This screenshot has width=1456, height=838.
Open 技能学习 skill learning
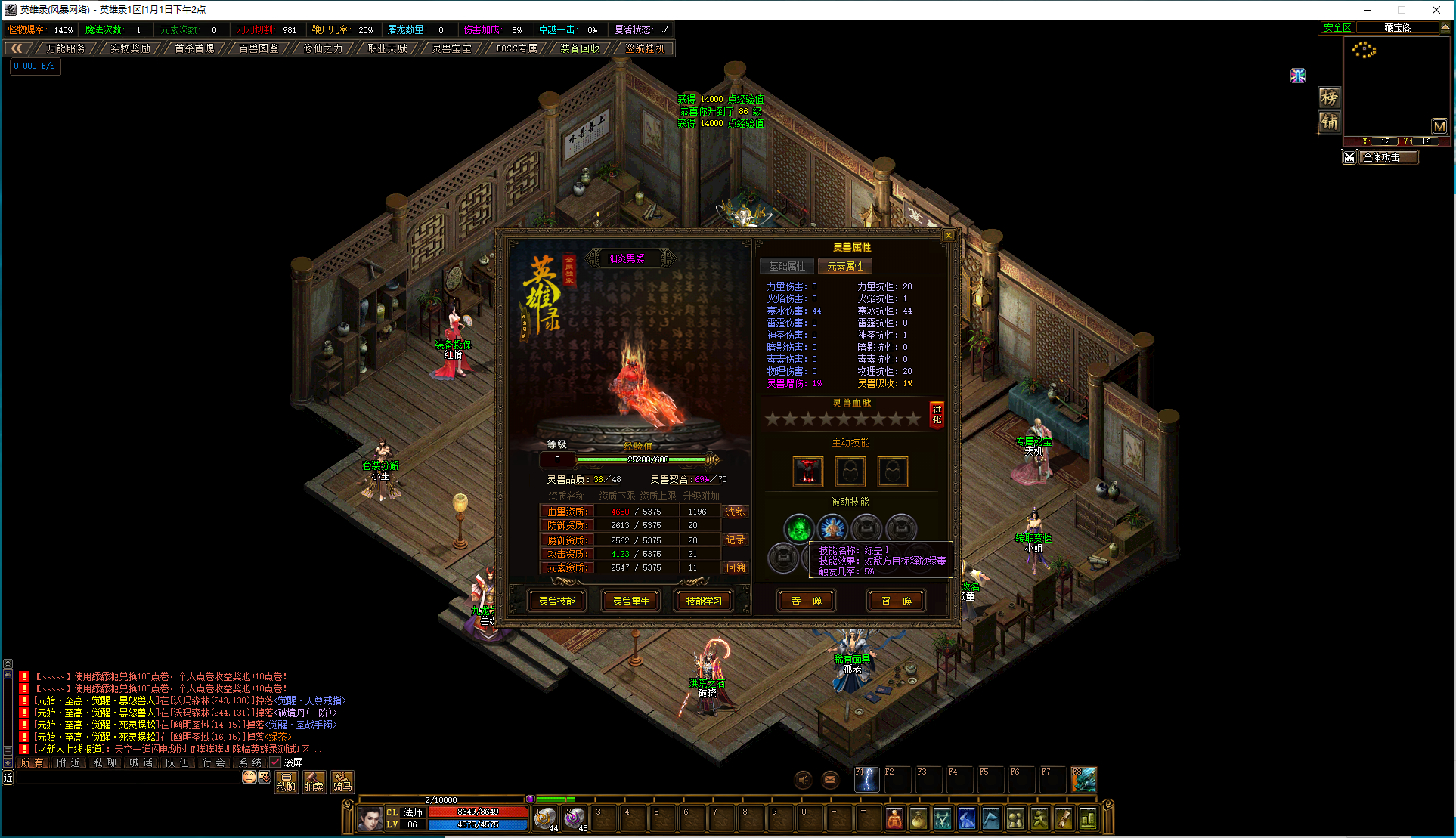pyautogui.click(x=704, y=601)
